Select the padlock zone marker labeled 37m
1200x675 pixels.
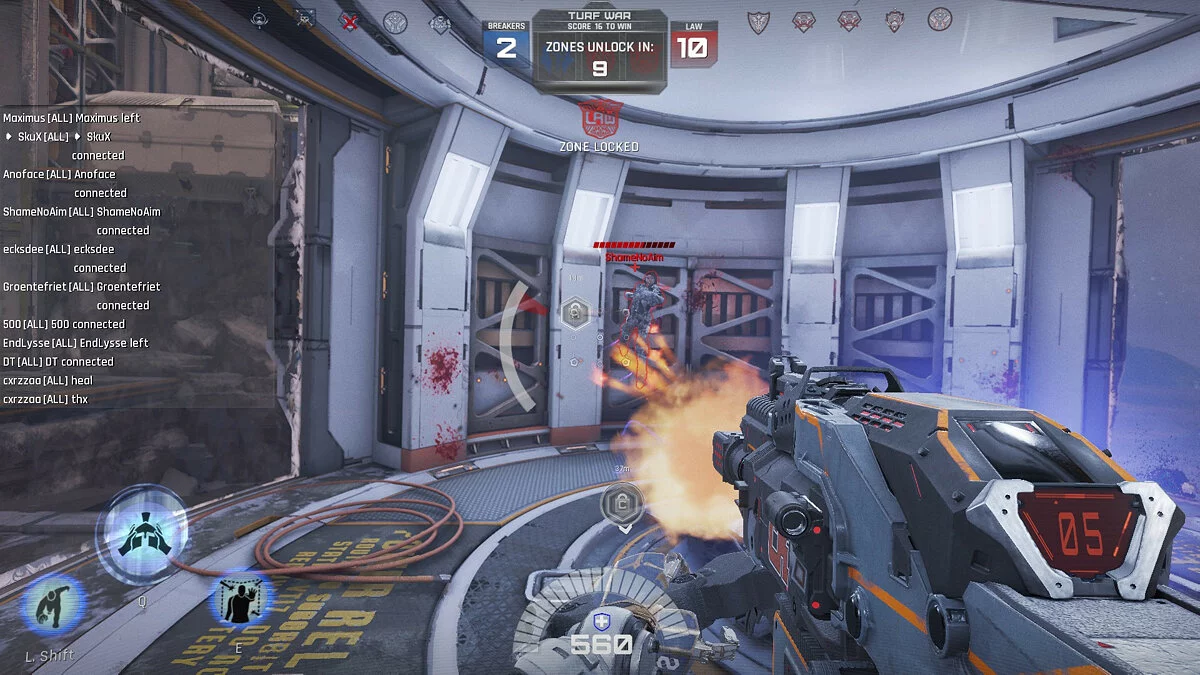(620, 501)
